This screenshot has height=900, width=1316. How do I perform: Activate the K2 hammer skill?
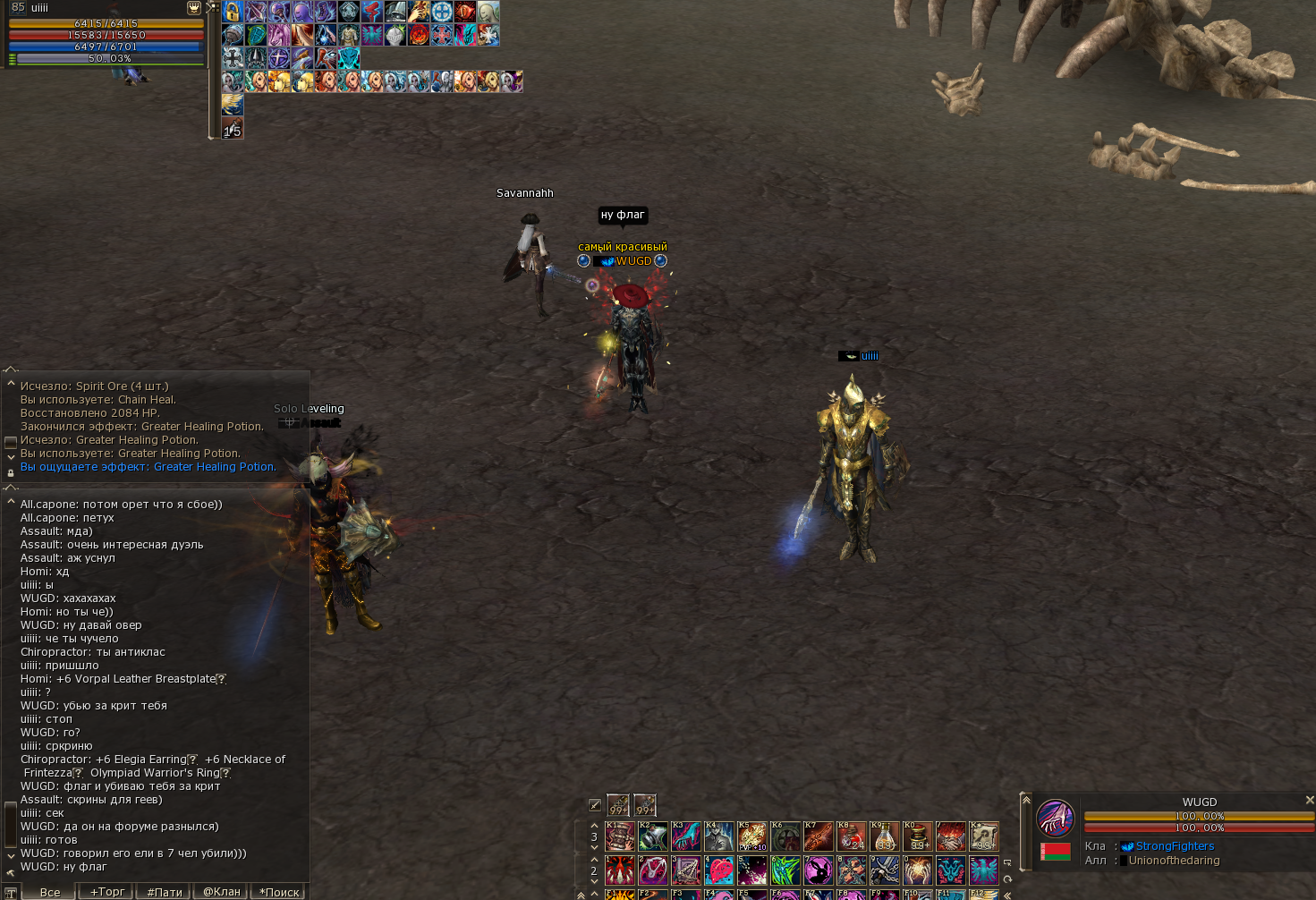652,836
